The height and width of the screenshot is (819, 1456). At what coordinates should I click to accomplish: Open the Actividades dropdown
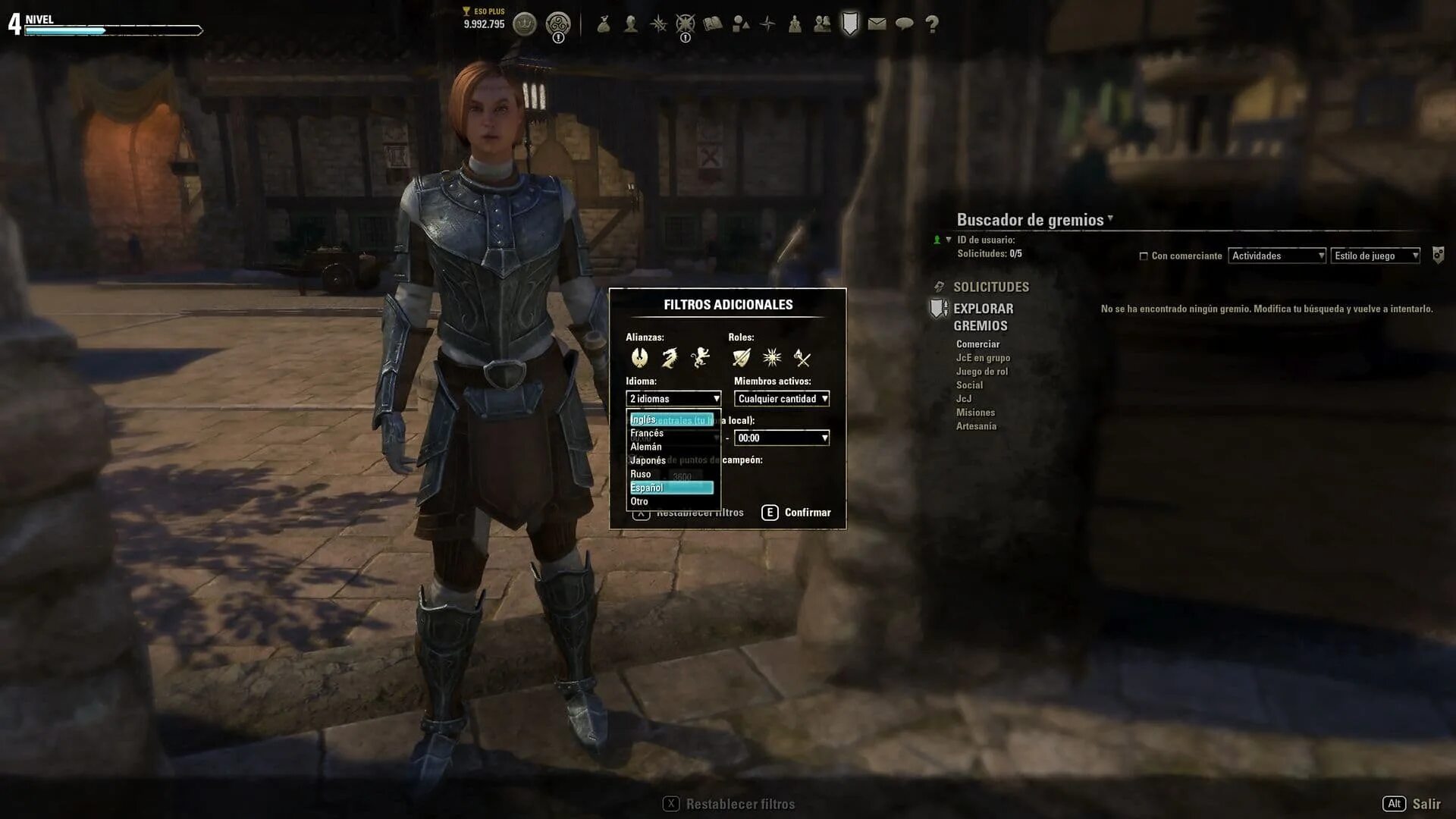(x=1277, y=256)
